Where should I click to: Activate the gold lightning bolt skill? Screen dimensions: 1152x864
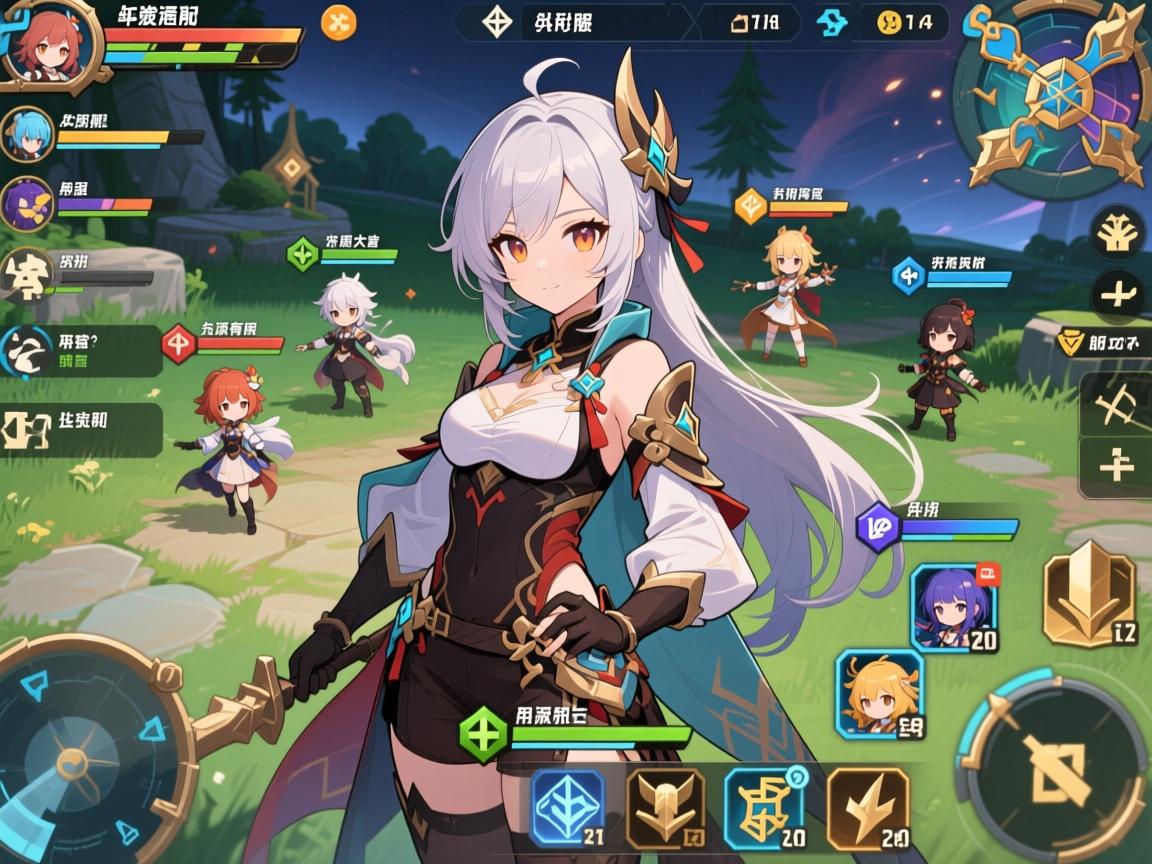coord(867,808)
